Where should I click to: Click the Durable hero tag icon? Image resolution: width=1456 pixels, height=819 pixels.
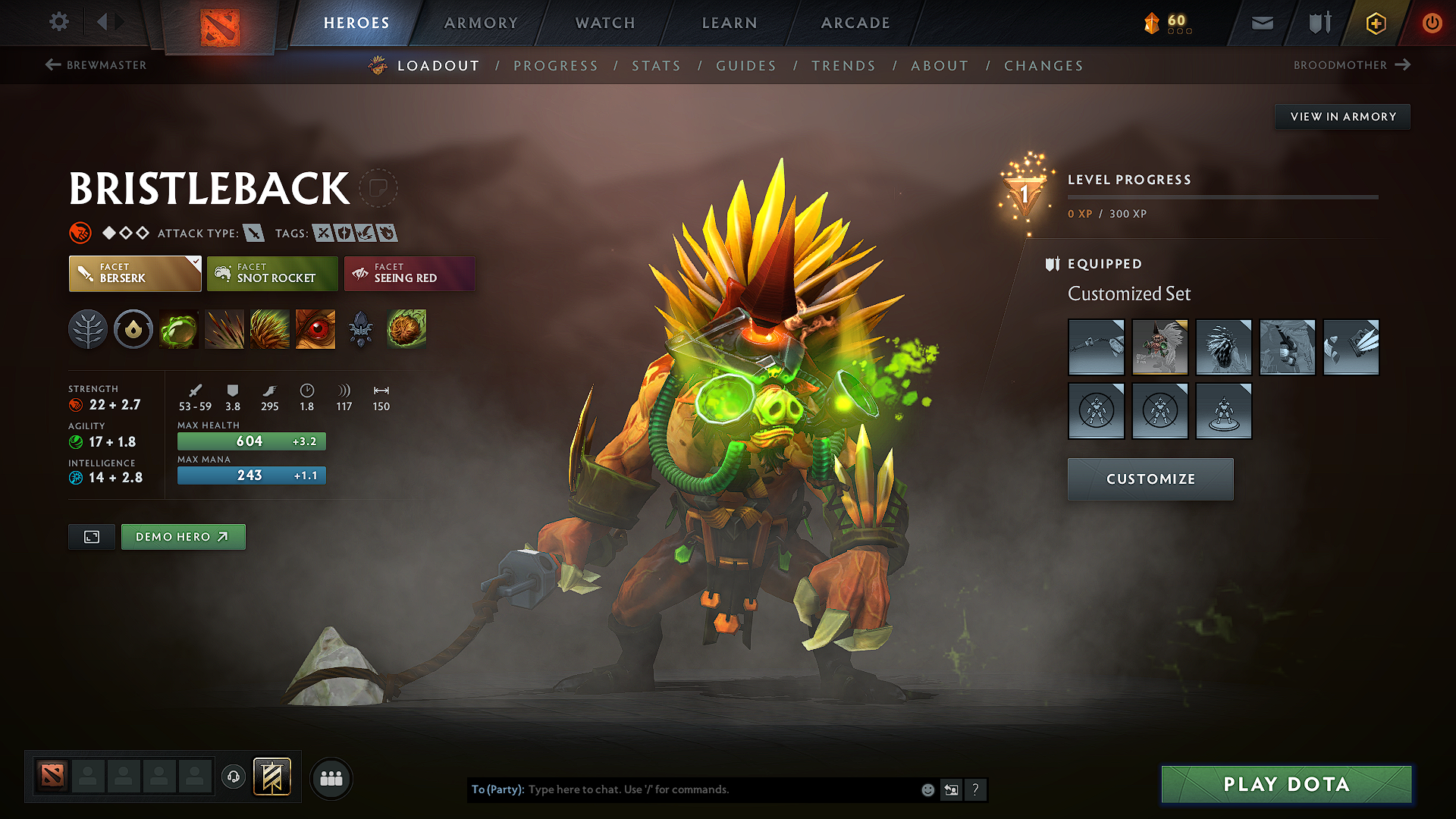point(343,233)
